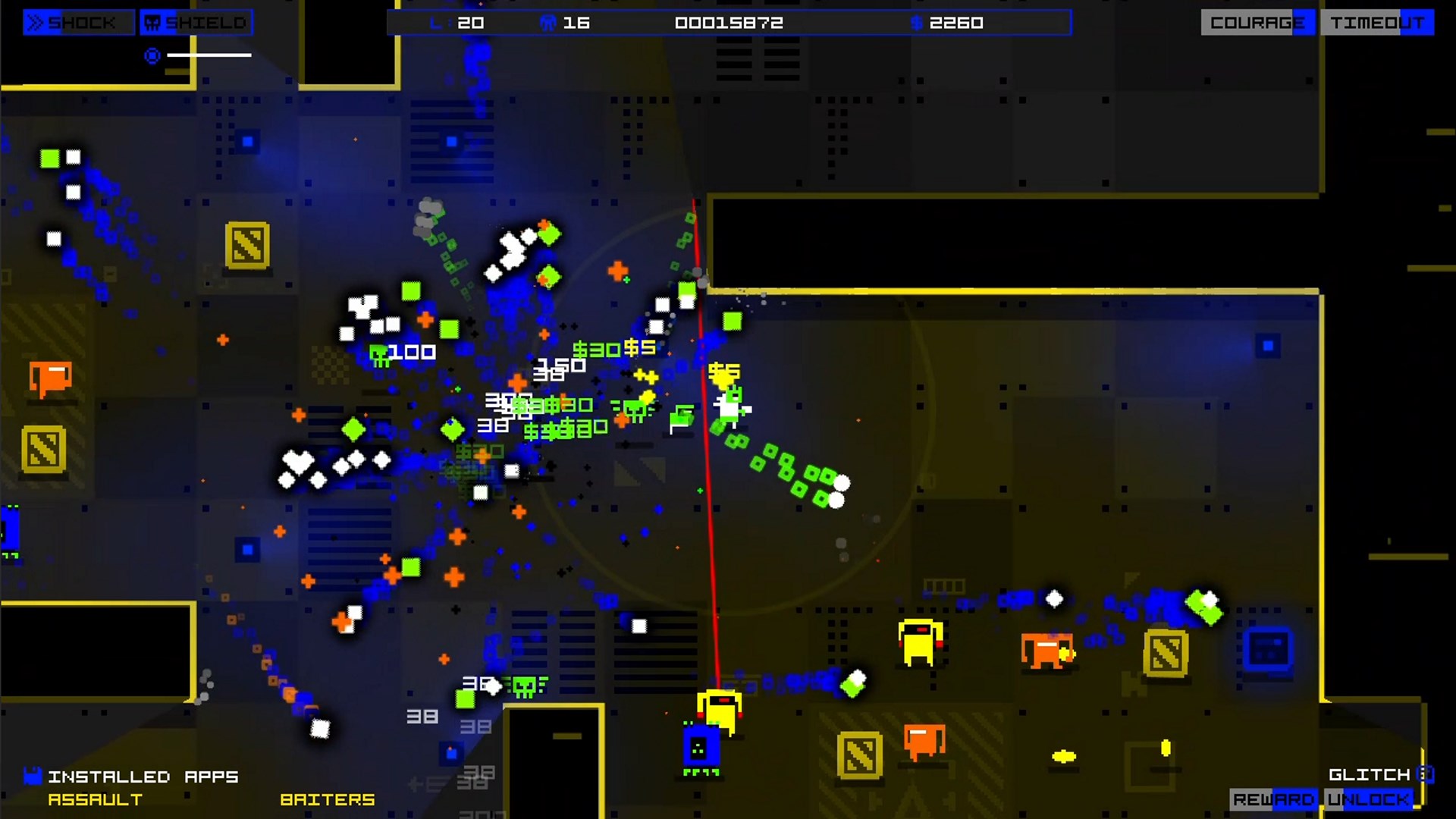The height and width of the screenshot is (819, 1456).
Task: Click the blue L lives icon in the status bar
Action: pyautogui.click(x=437, y=23)
